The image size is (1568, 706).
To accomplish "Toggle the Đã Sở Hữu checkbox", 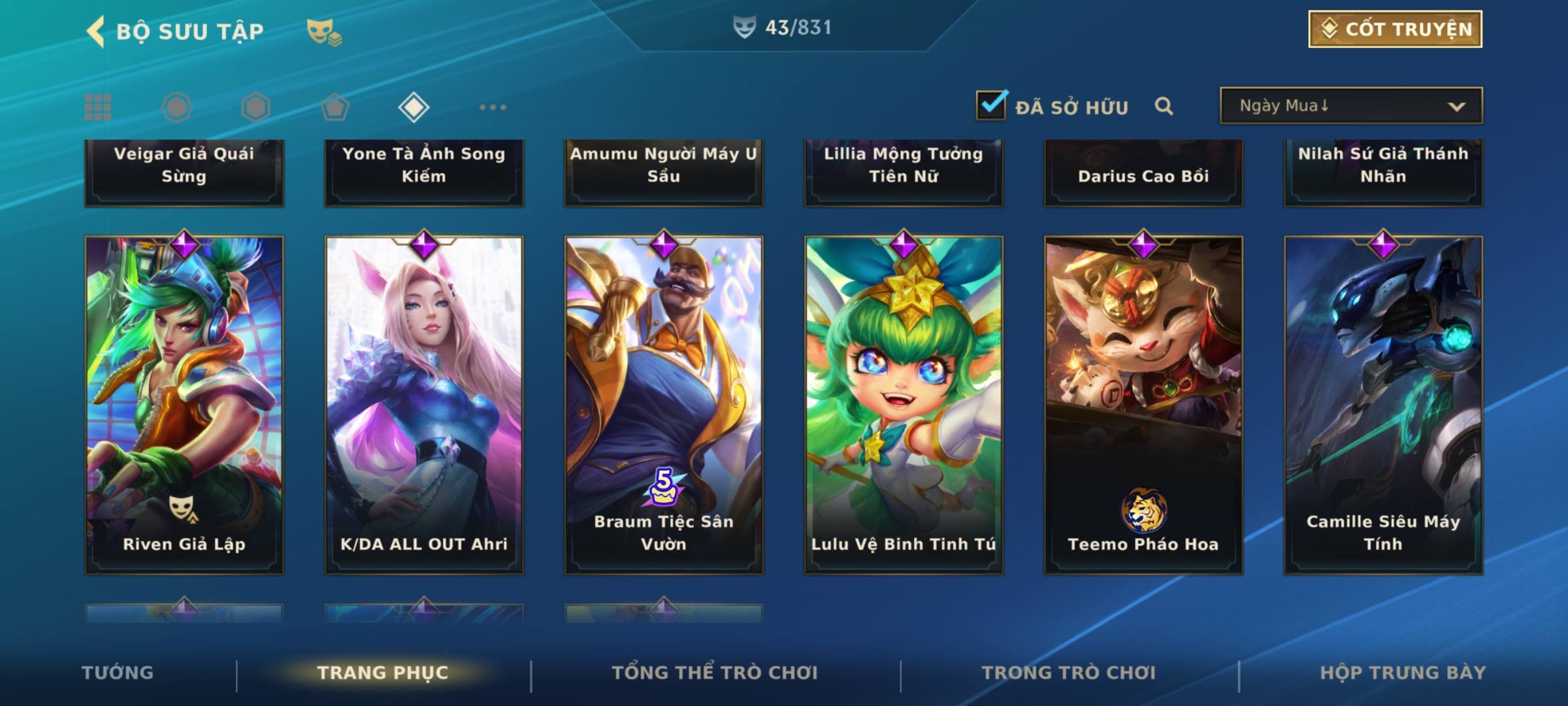I will click(991, 105).
